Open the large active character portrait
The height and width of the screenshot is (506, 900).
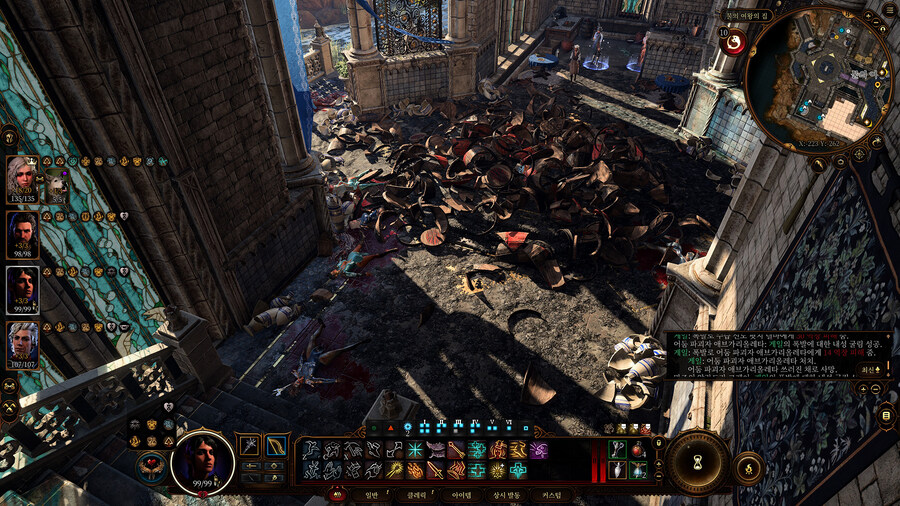pyautogui.click(x=203, y=461)
